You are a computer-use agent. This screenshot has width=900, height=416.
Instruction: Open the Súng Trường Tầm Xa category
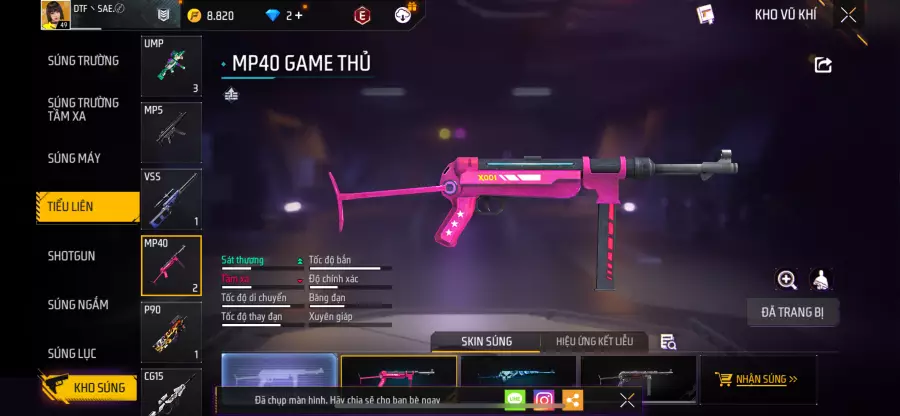pyautogui.click(x=83, y=109)
